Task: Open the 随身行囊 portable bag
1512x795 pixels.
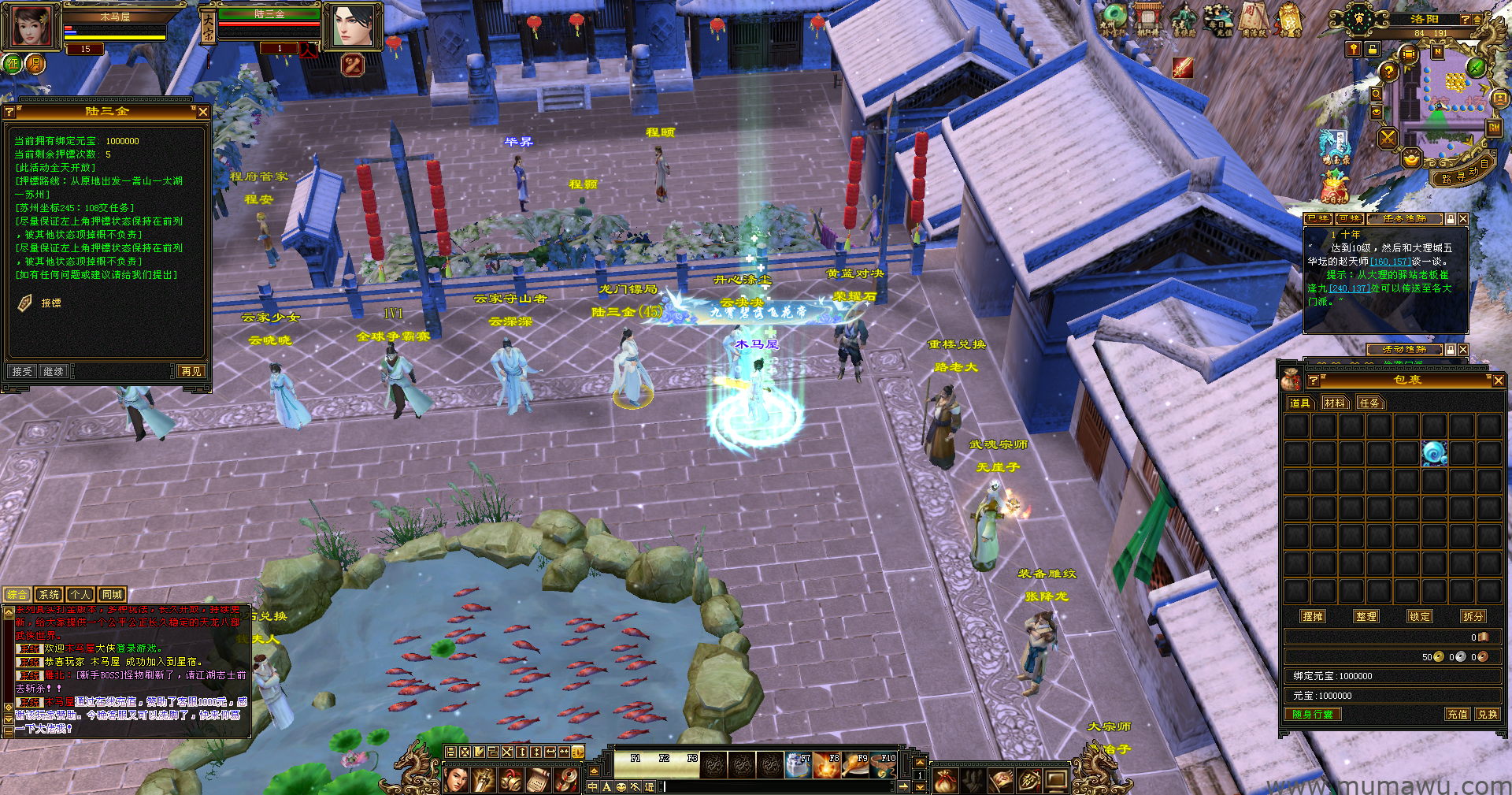Action: pos(1313,714)
